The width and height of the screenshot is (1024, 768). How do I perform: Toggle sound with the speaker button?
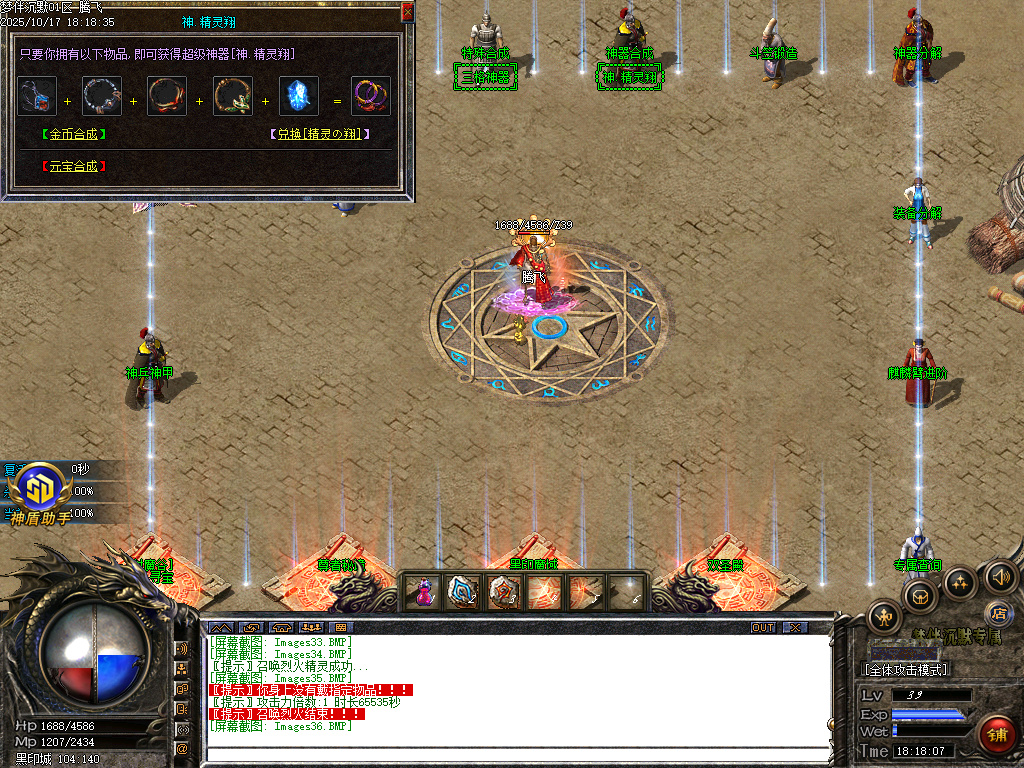1000,576
